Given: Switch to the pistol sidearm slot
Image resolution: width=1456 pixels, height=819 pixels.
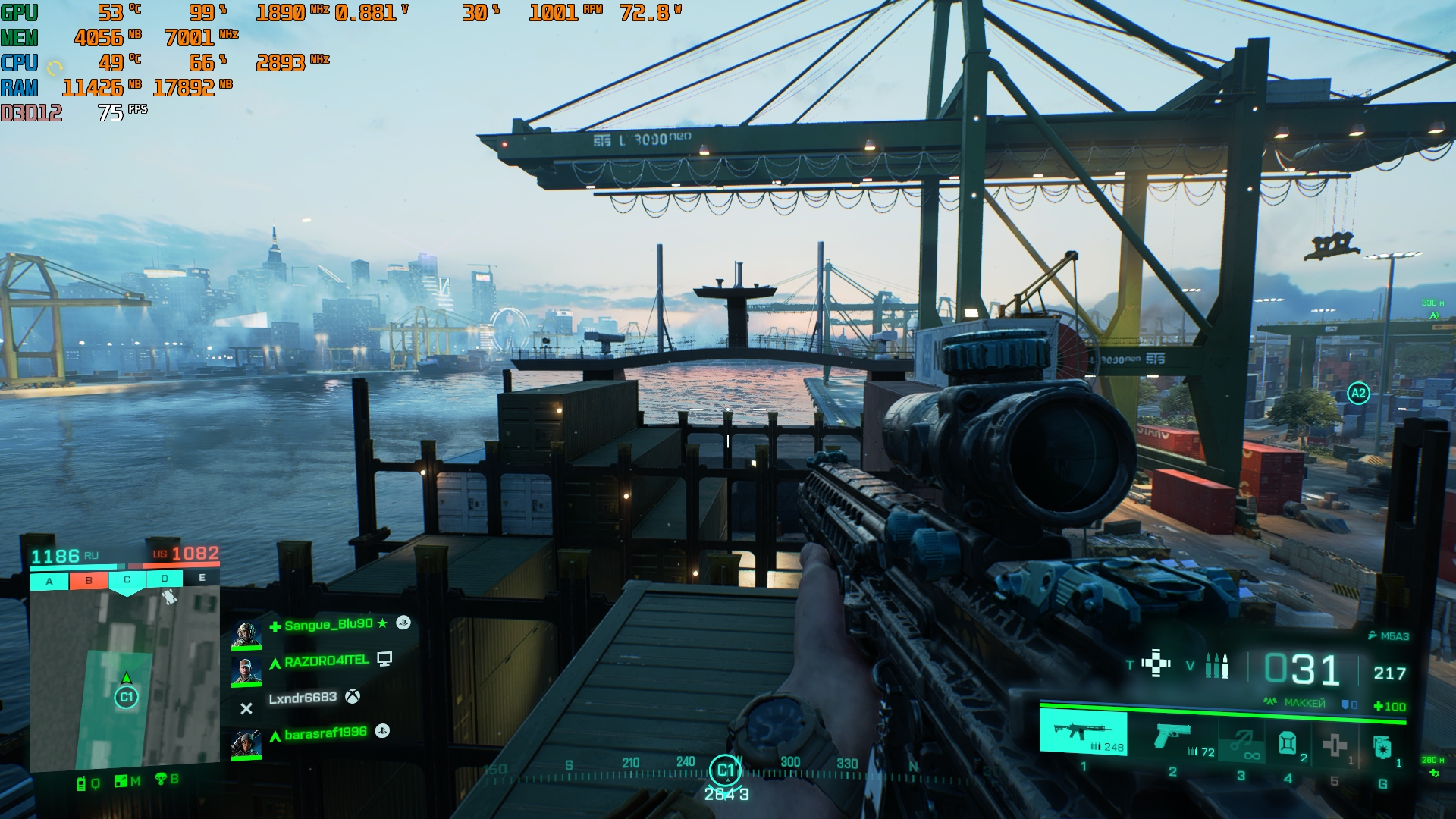Looking at the screenshot, I should click(x=1172, y=737).
